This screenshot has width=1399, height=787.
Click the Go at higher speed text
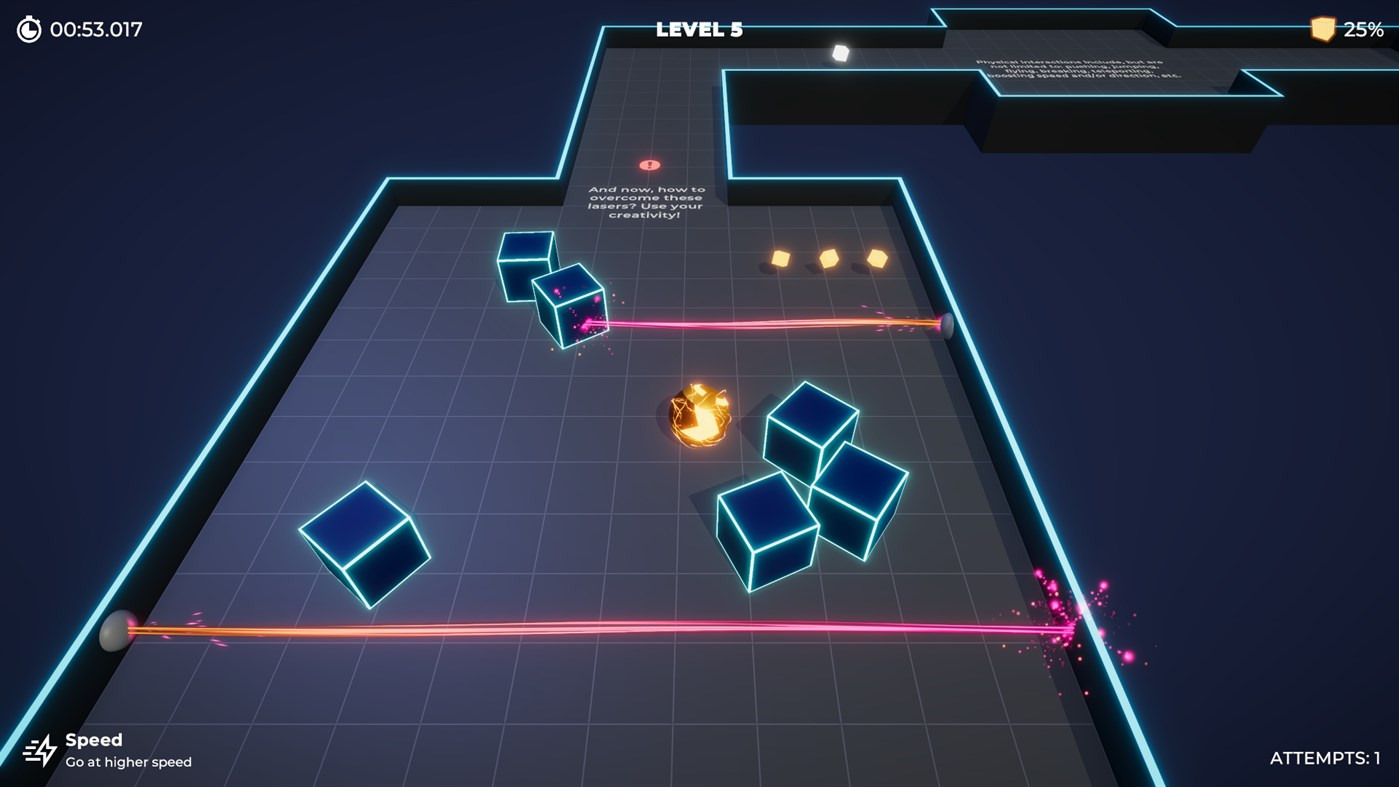click(129, 762)
